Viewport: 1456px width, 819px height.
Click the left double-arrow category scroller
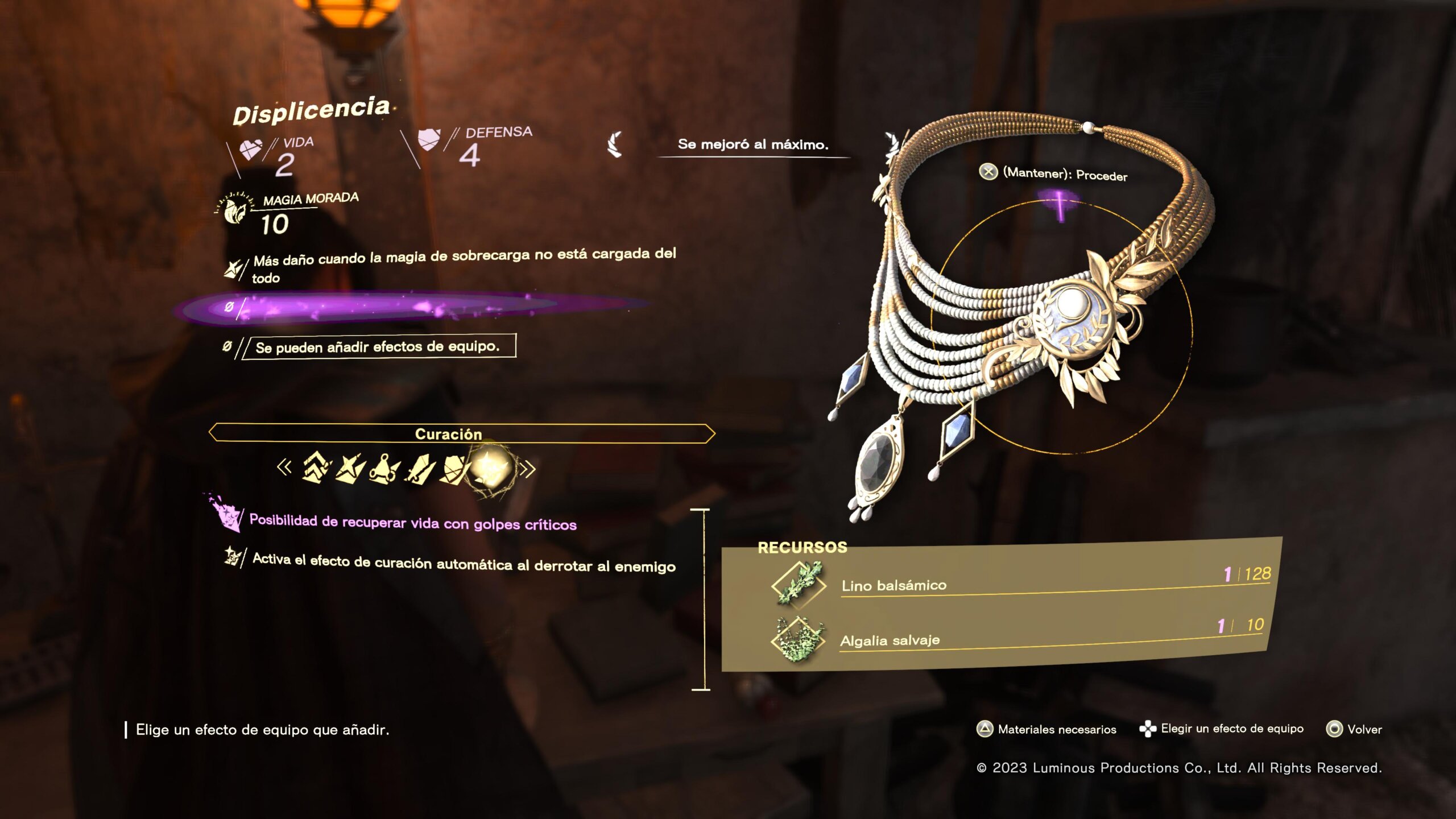[284, 468]
